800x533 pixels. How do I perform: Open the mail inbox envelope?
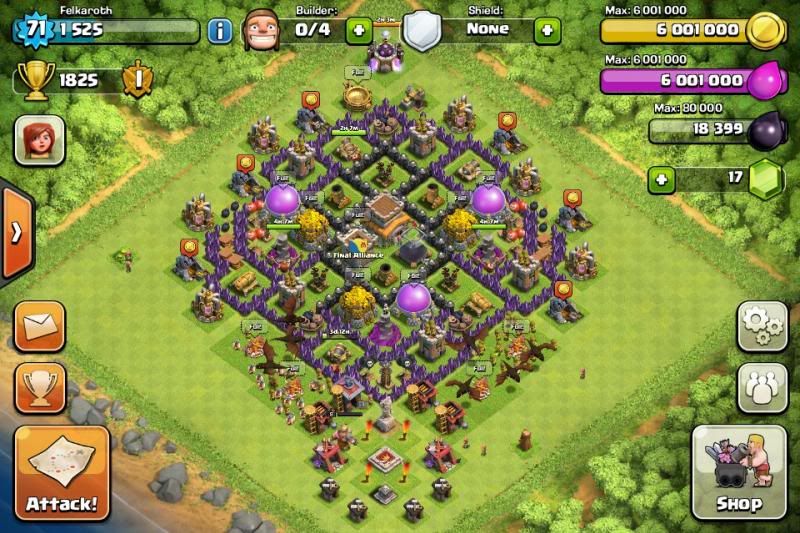pos(40,326)
